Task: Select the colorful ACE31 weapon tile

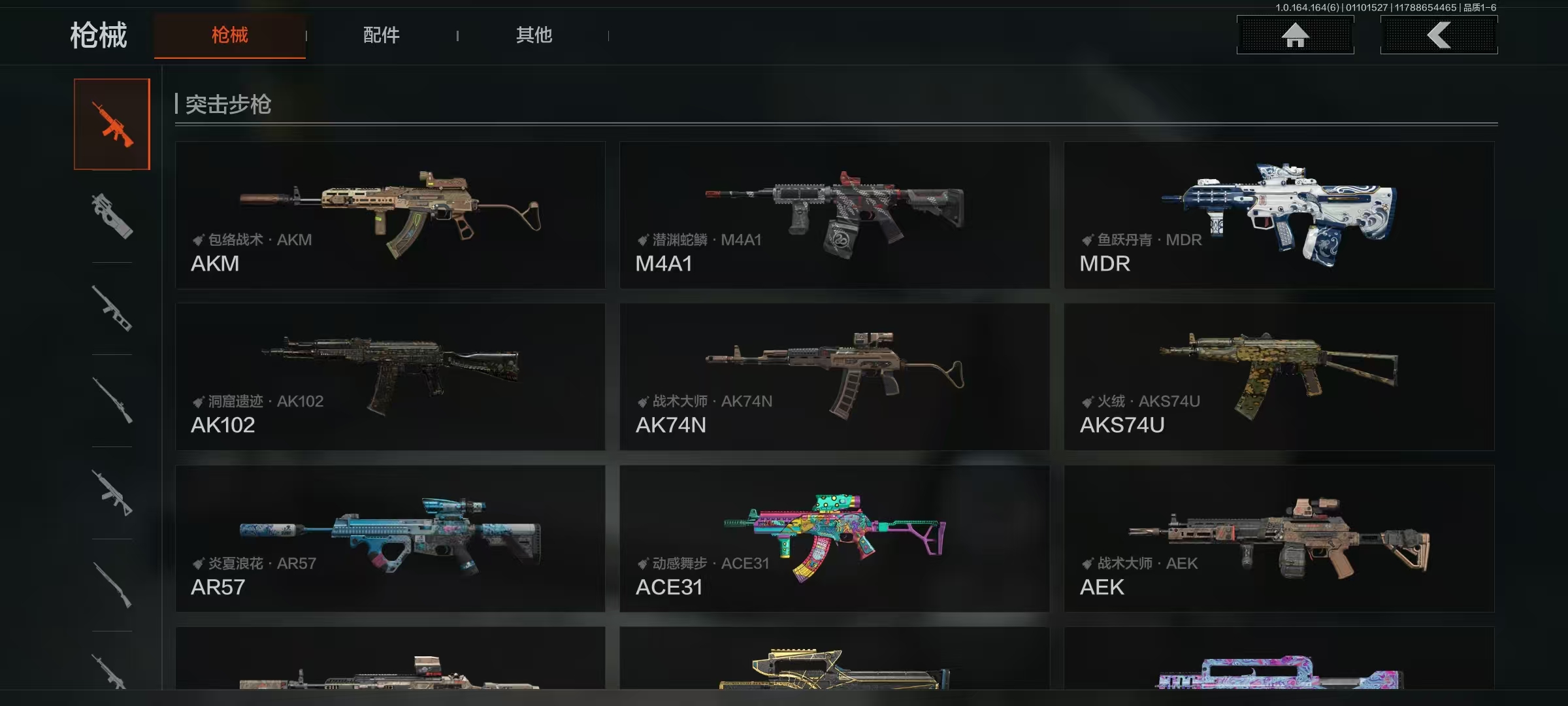Action: (x=834, y=539)
